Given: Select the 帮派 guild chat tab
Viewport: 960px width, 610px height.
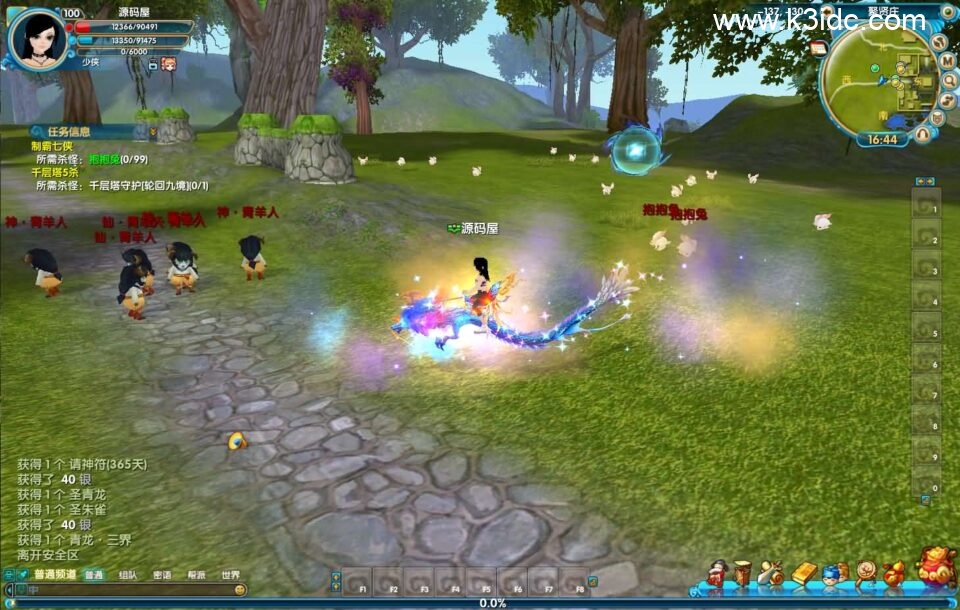Looking at the screenshot, I should click(196, 575).
